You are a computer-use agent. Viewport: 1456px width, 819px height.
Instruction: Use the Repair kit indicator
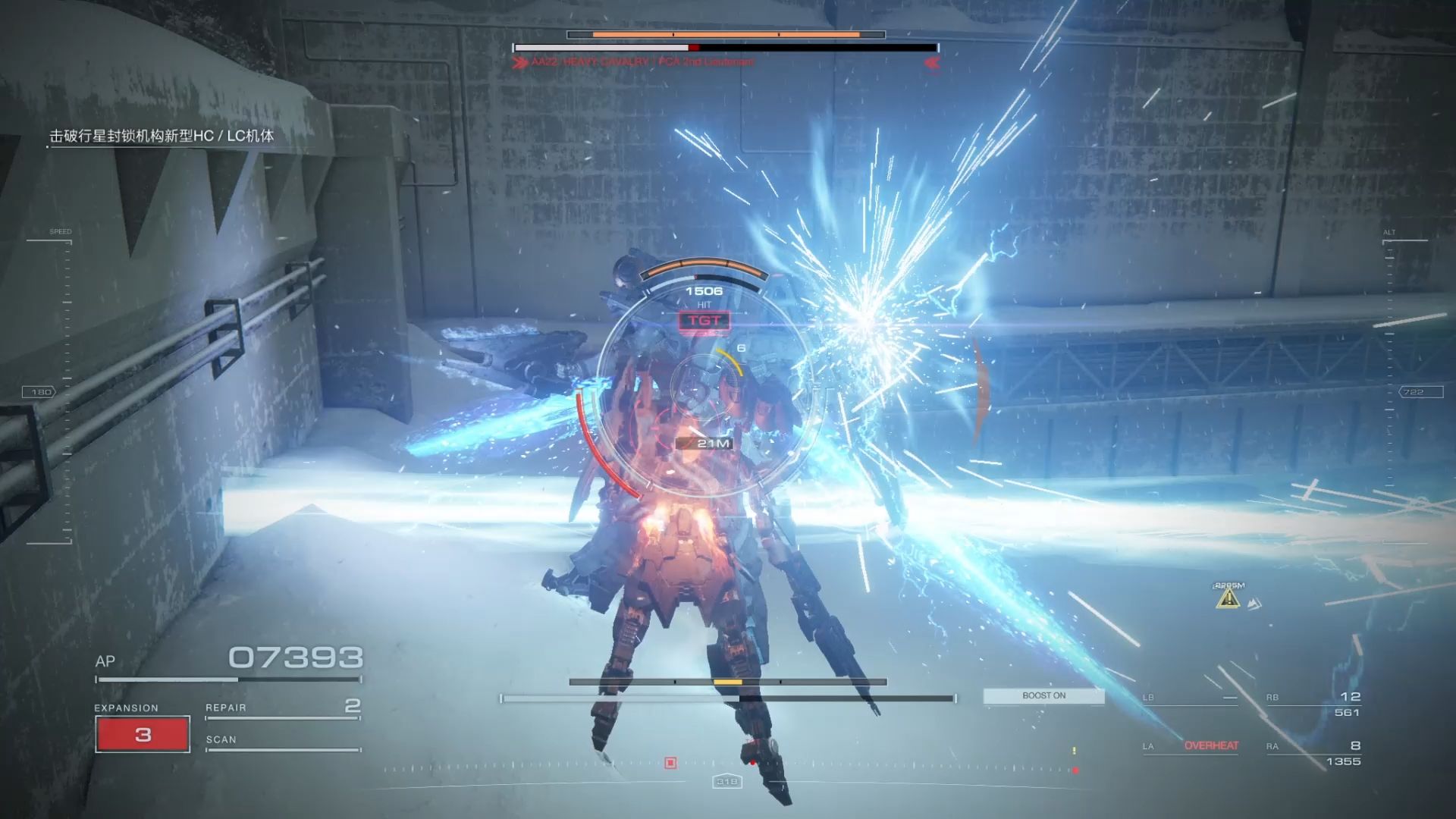[282, 708]
